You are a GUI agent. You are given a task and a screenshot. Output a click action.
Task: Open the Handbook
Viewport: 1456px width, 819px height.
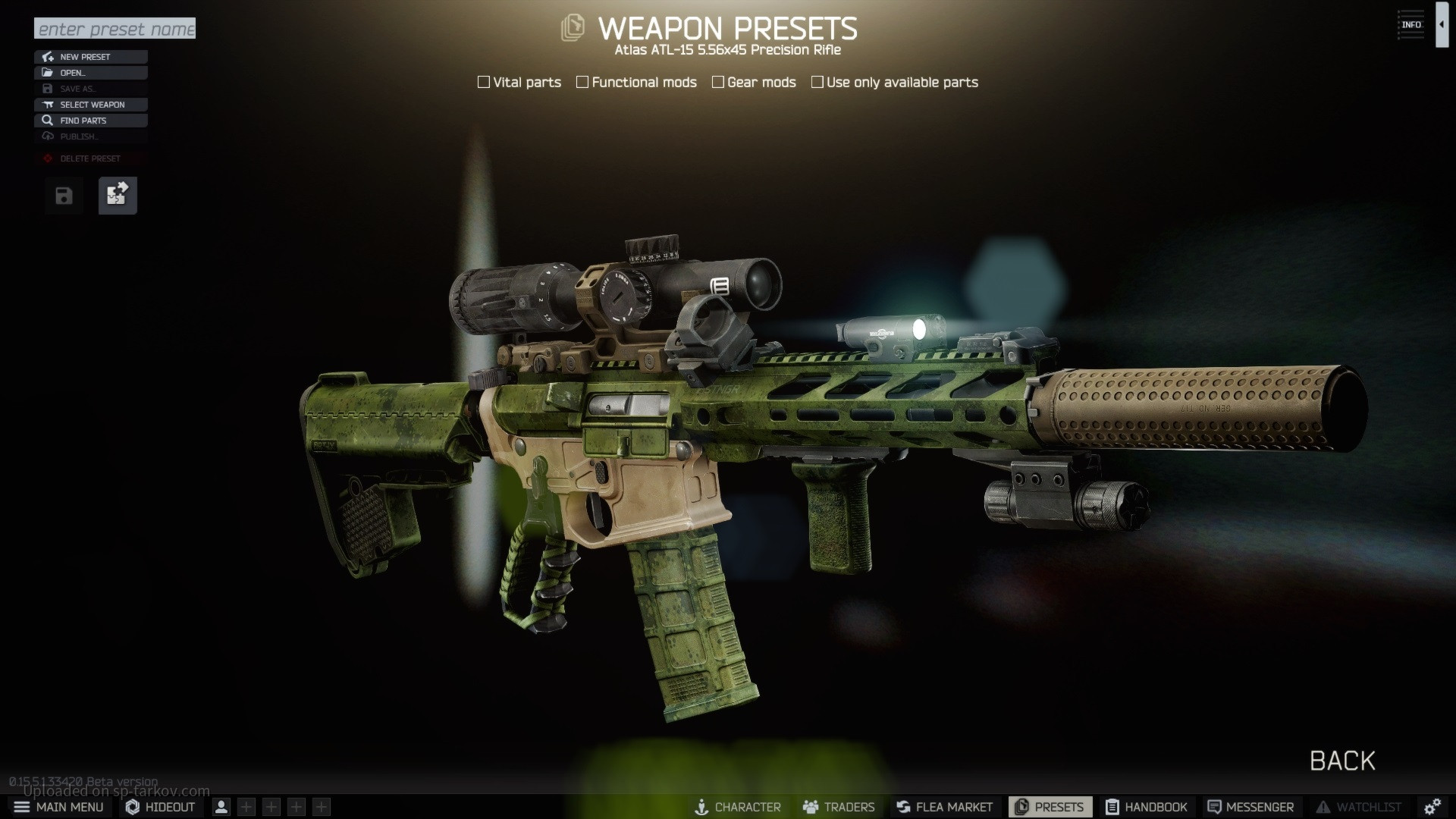point(1146,807)
